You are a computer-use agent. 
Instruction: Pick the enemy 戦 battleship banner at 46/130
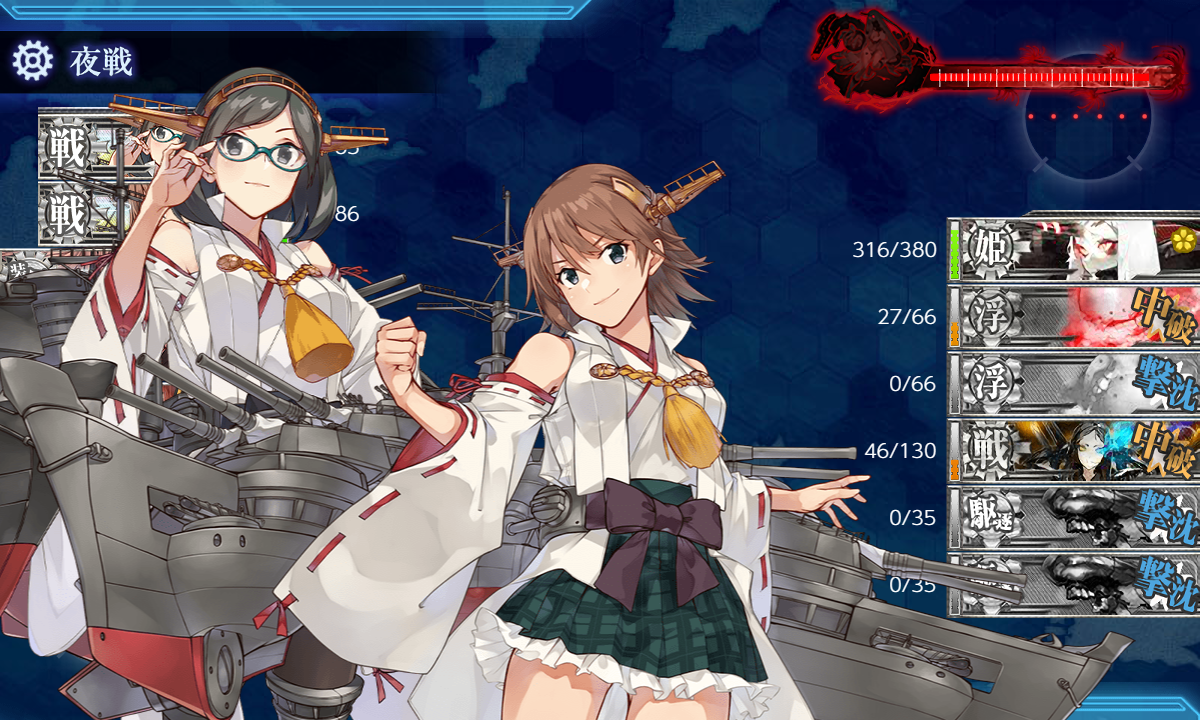tap(1075, 451)
